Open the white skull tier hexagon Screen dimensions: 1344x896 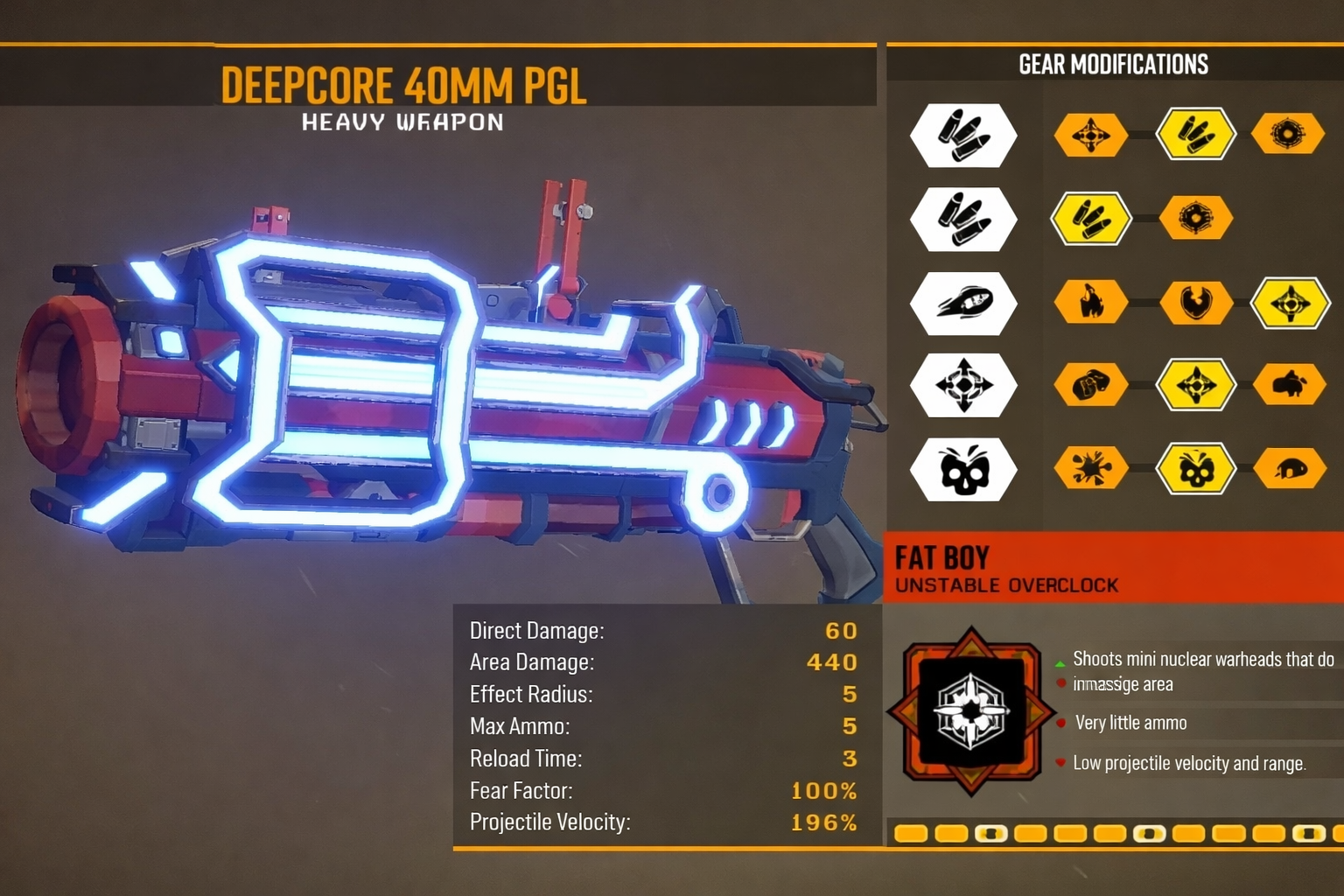point(963,469)
